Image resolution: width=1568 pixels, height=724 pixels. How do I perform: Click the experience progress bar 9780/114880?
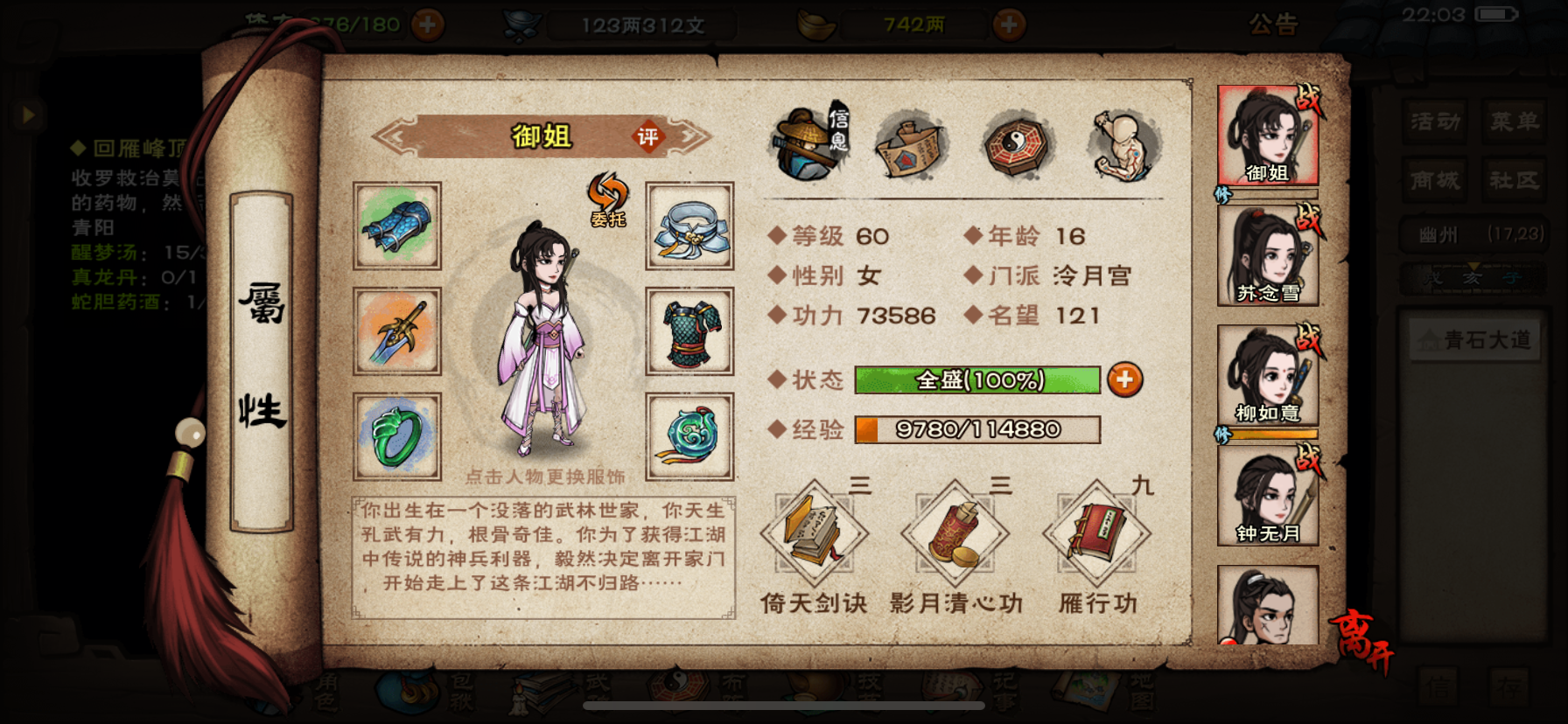coord(977,429)
